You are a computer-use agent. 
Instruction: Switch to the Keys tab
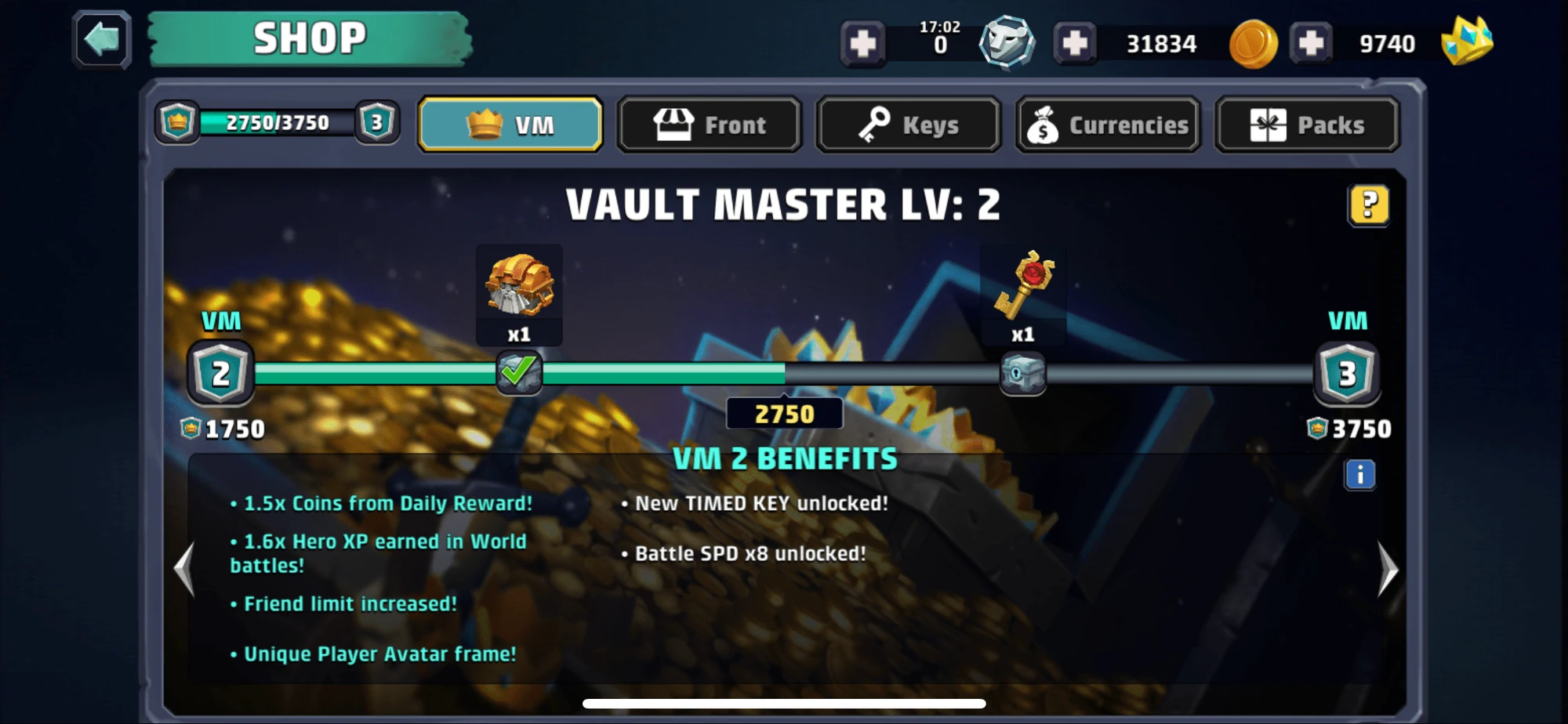[x=908, y=124]
